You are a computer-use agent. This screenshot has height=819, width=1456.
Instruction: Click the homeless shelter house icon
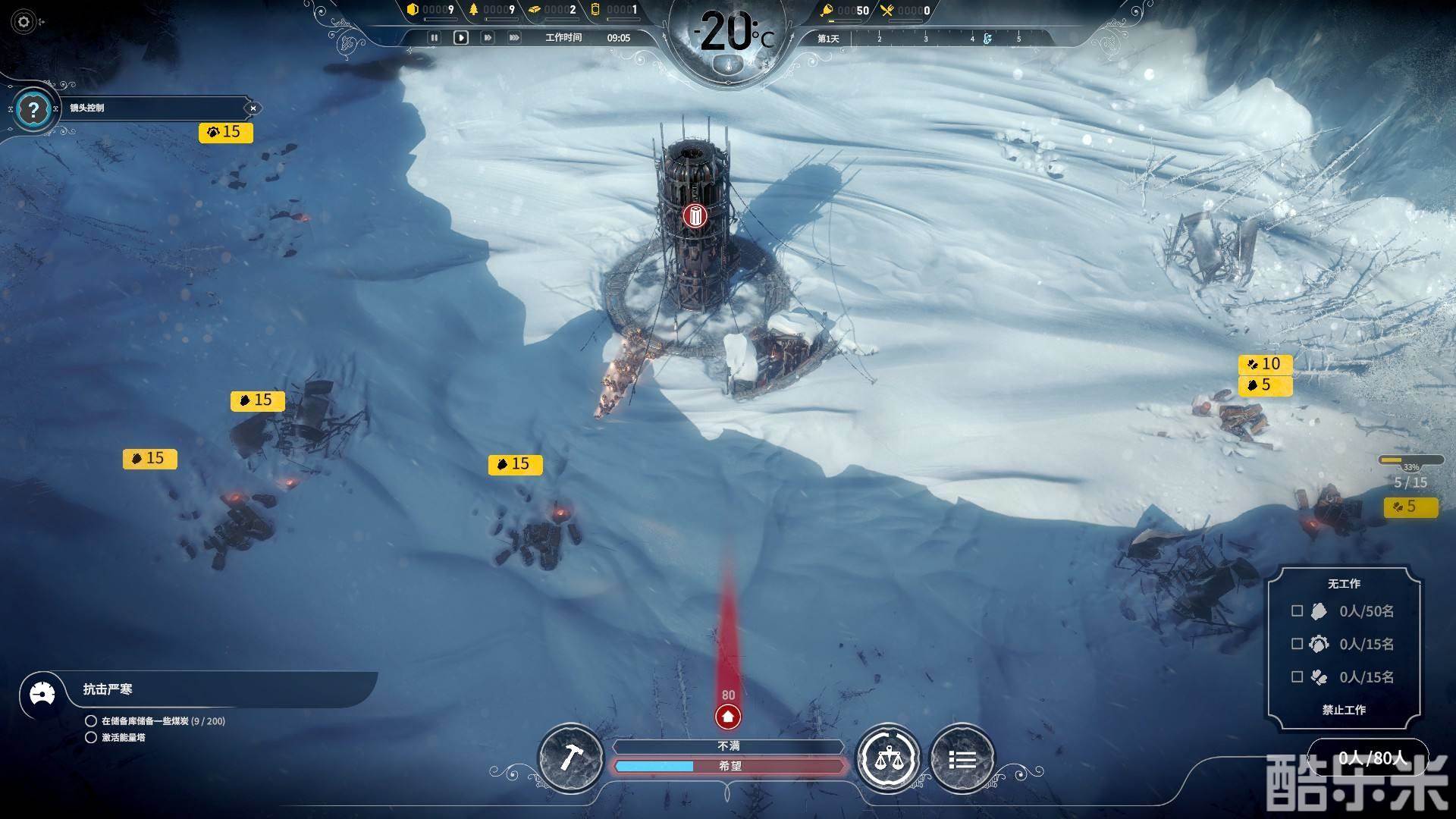coord(728,716)
